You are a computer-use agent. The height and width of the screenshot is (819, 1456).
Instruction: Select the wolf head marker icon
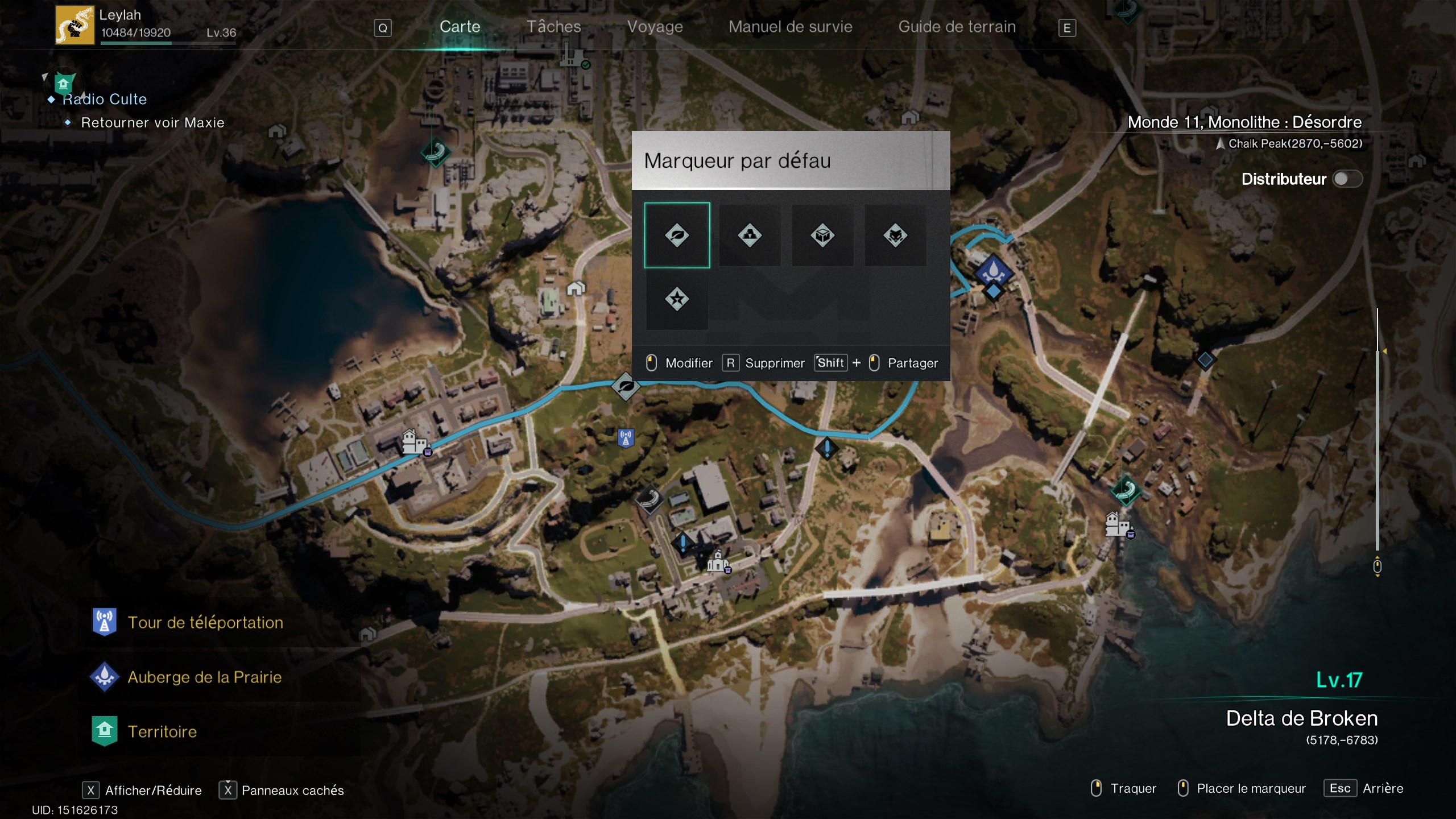(895, 235)
